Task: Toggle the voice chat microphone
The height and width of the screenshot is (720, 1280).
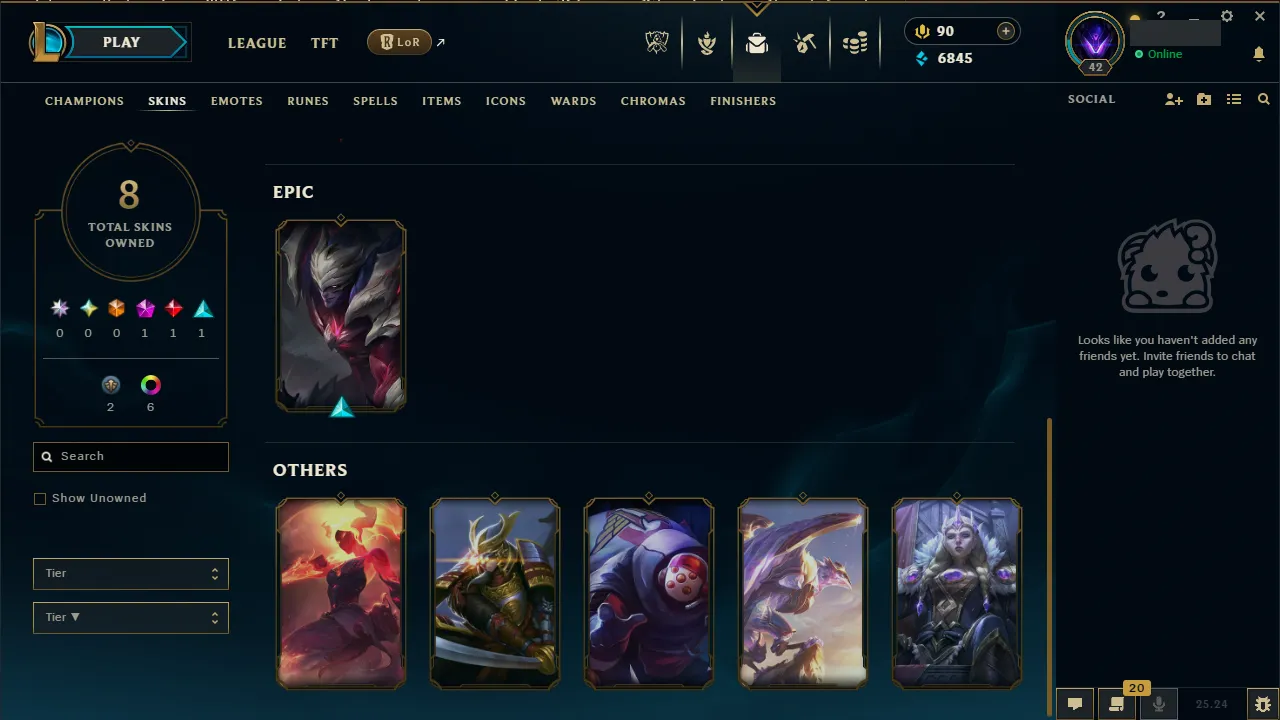Action: 1159,703
